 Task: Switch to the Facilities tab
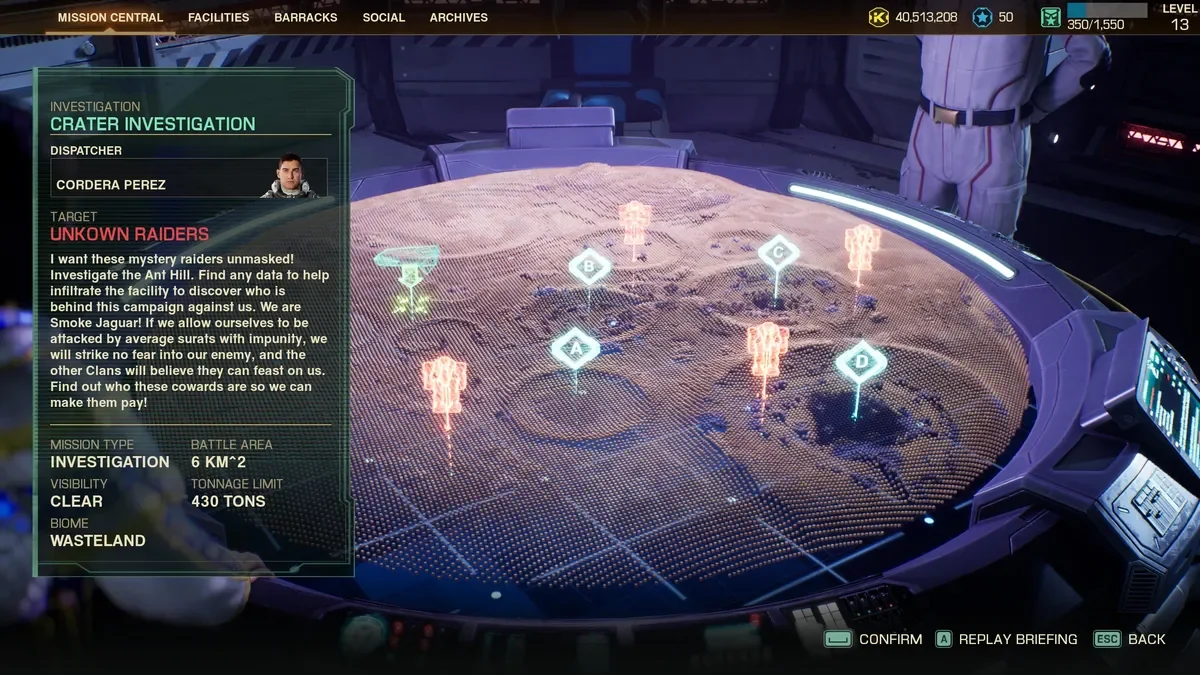pyautogui.click(x=219, y=17)
